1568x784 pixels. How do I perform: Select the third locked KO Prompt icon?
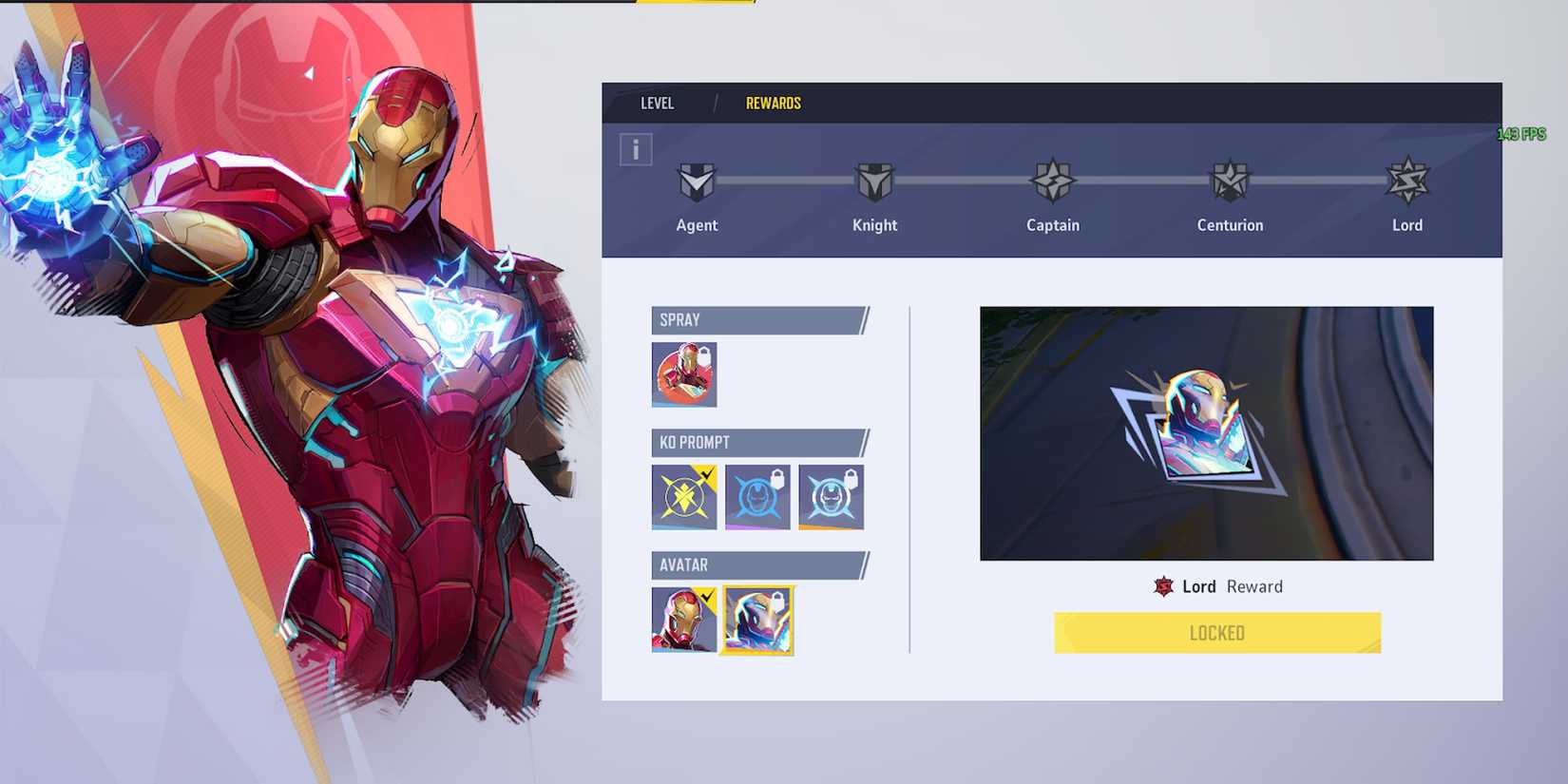[x=832, y=495]
